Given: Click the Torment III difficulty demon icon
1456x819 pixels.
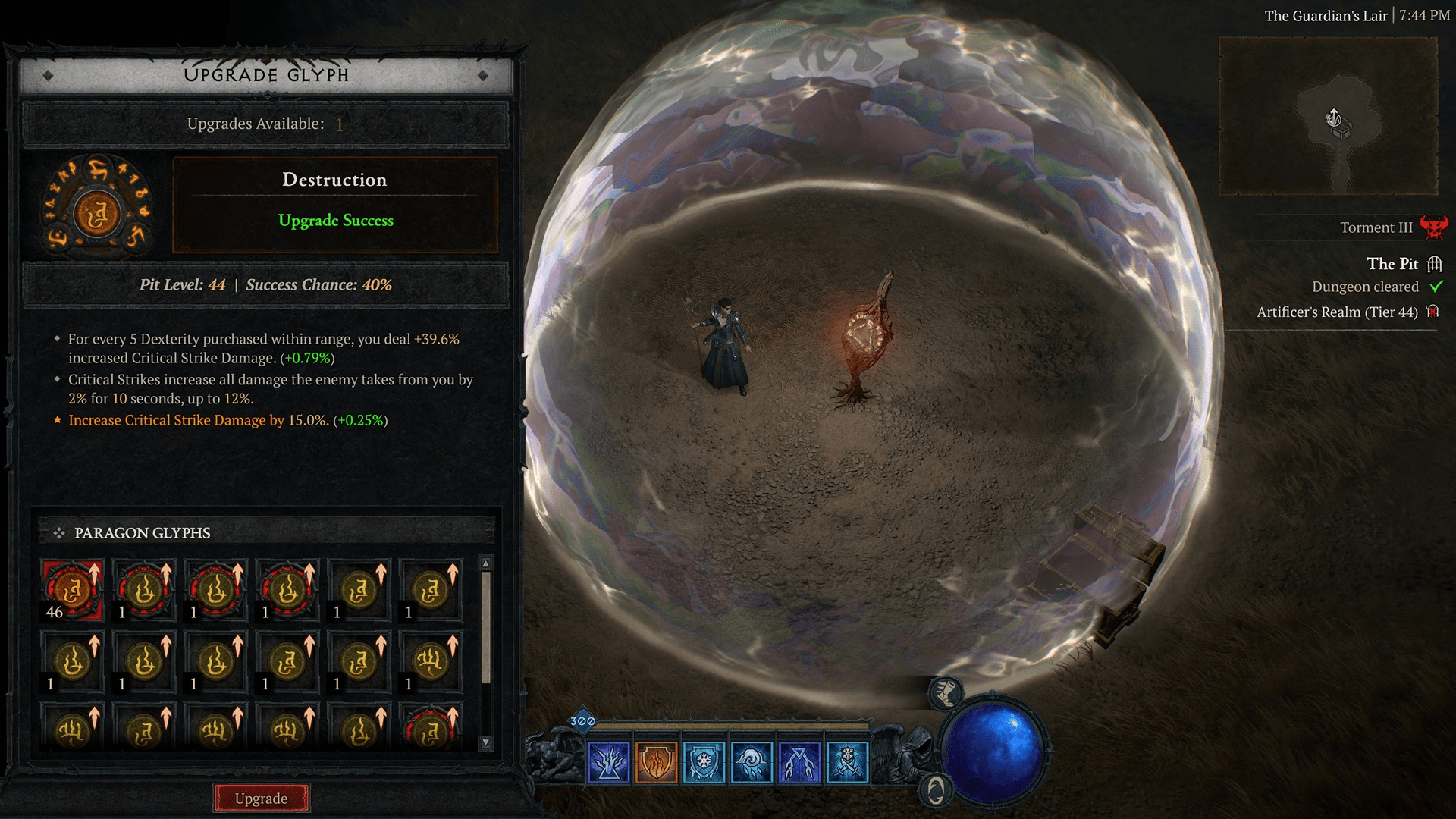Looking at the screenshot, I should (1433, 227).
